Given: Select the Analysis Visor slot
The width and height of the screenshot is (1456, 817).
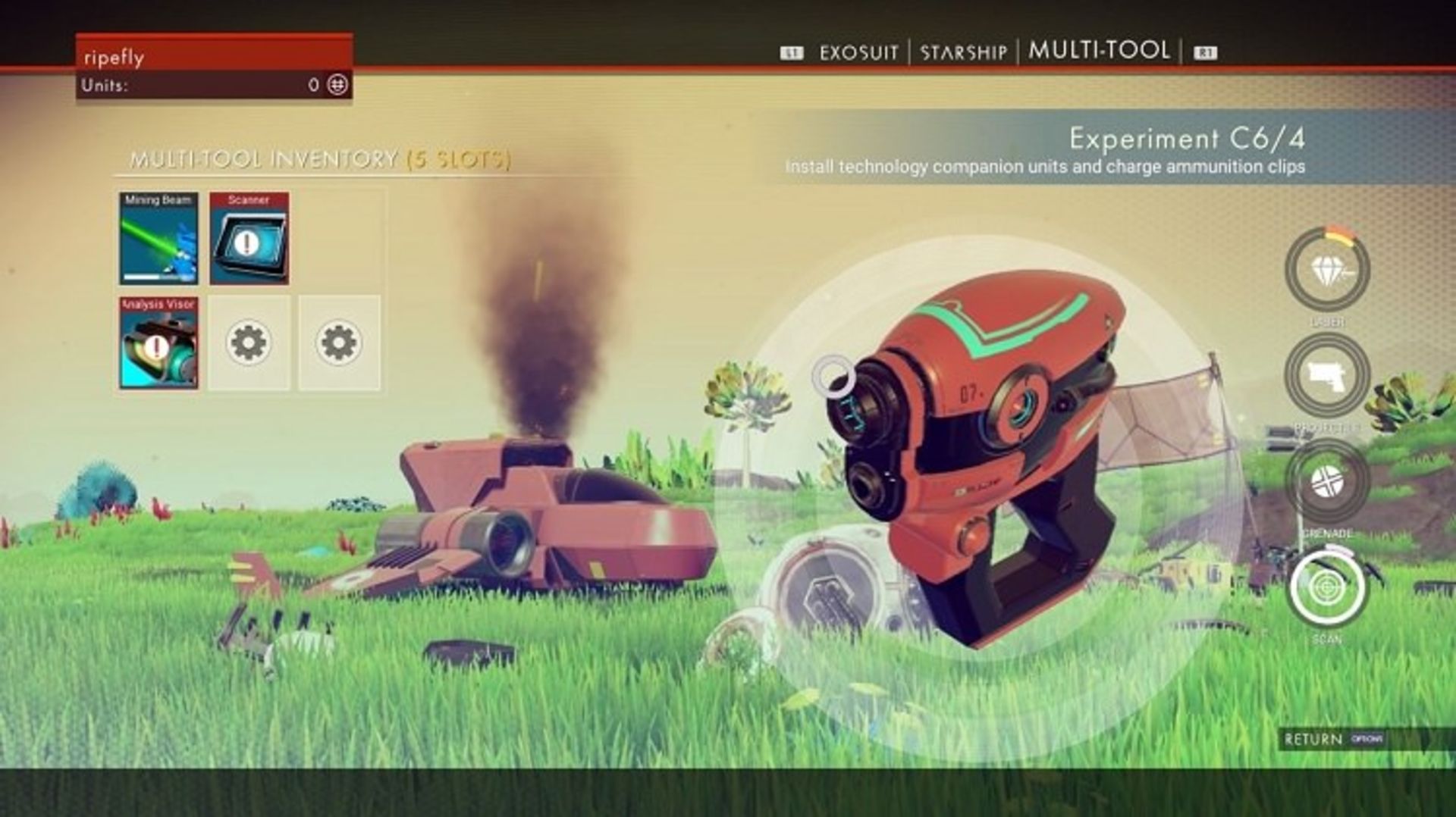Looking at the screenshot, I should (158, 343).
